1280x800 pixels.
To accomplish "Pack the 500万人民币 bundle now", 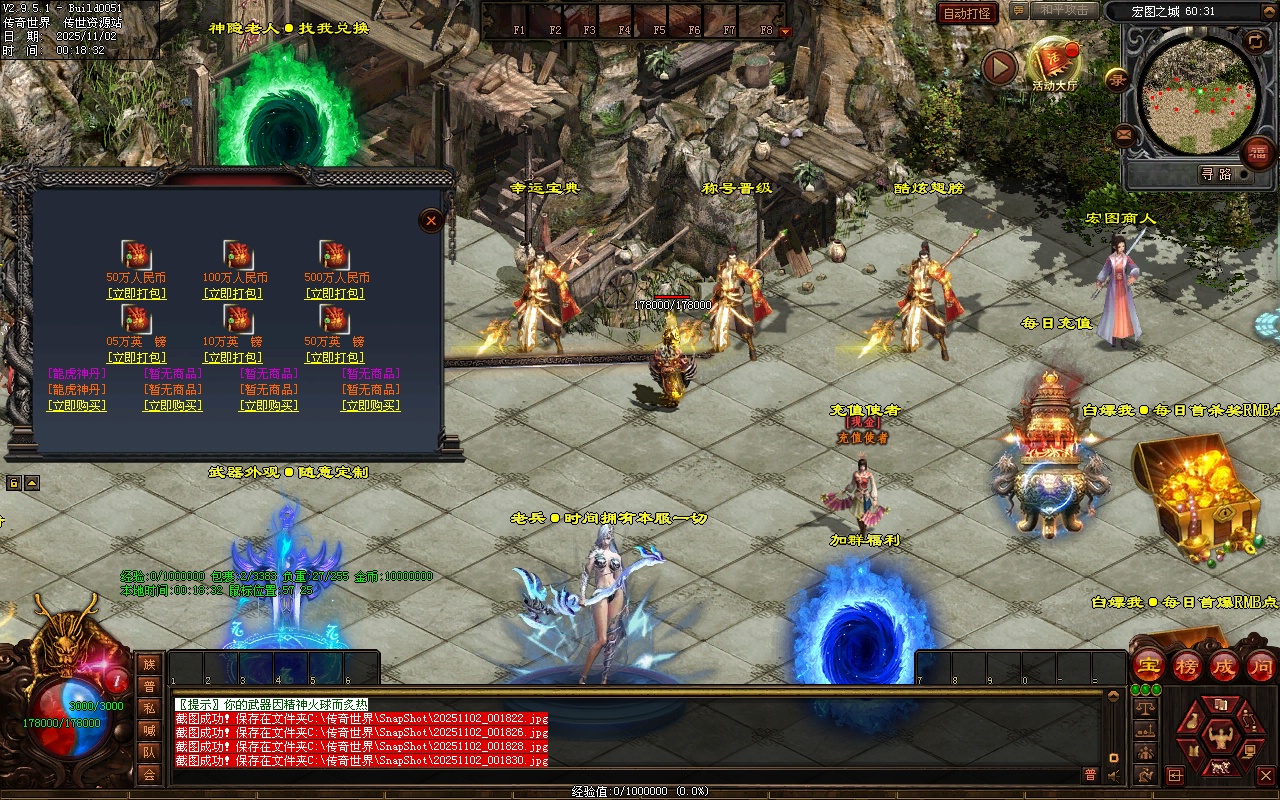I will click(x=335, y=294).
